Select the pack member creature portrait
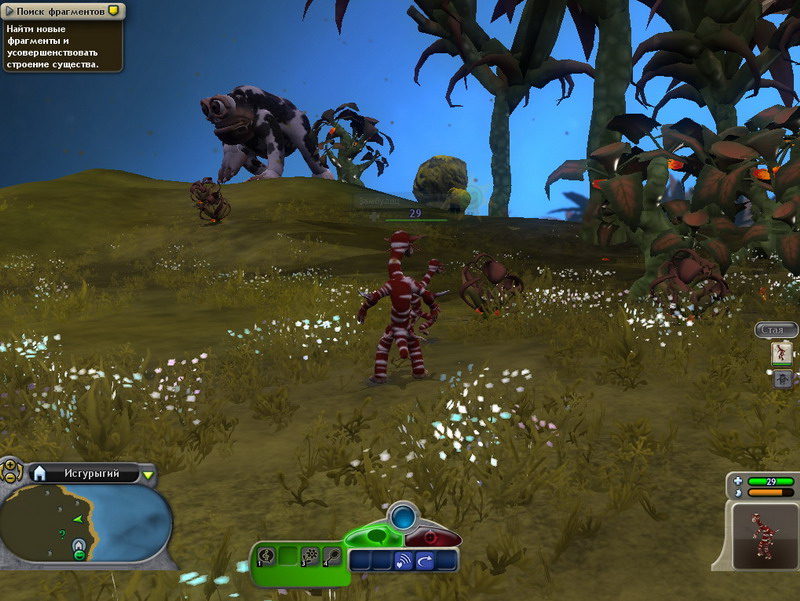Image resolution: width=800 pixels, height=601 pixels. (782, 352)
